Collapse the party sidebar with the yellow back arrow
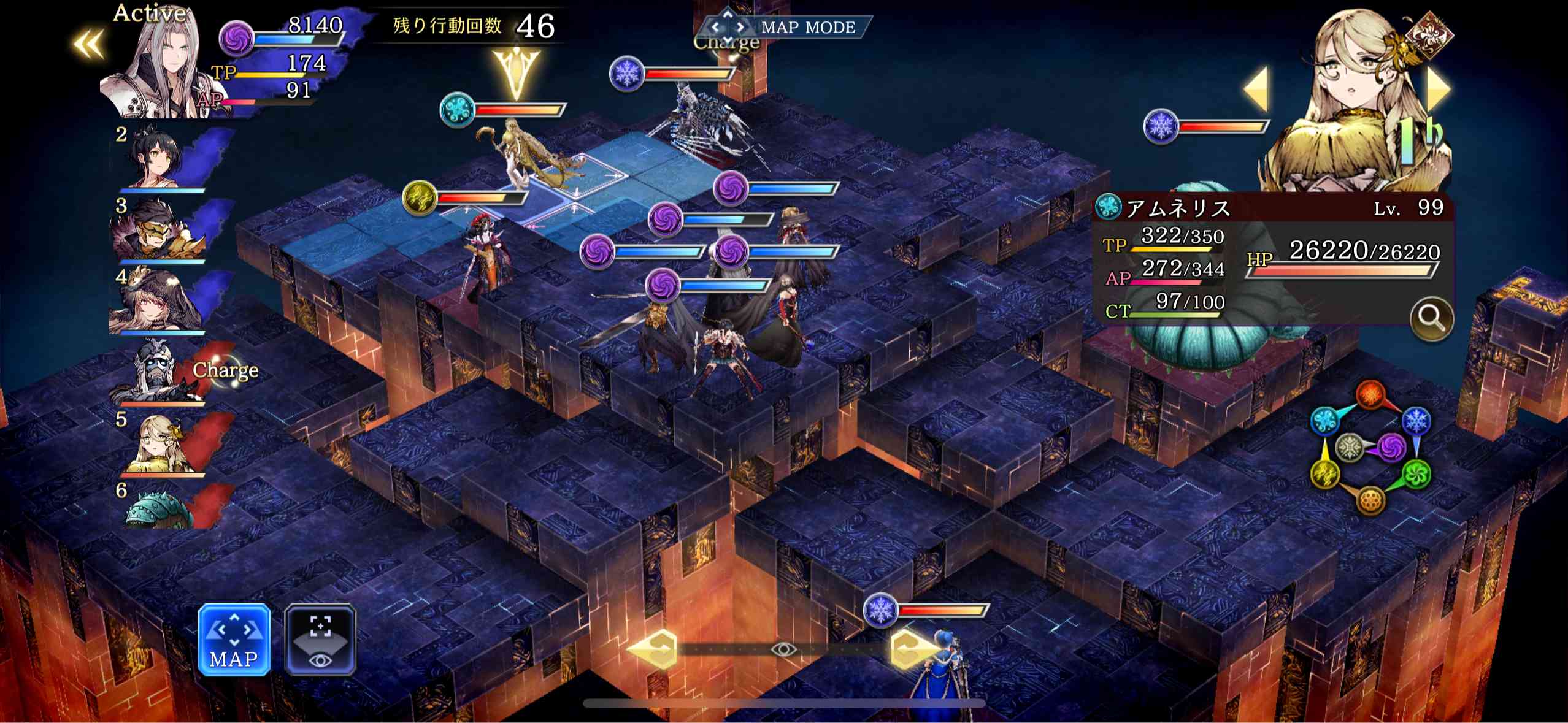 point(88,45)
